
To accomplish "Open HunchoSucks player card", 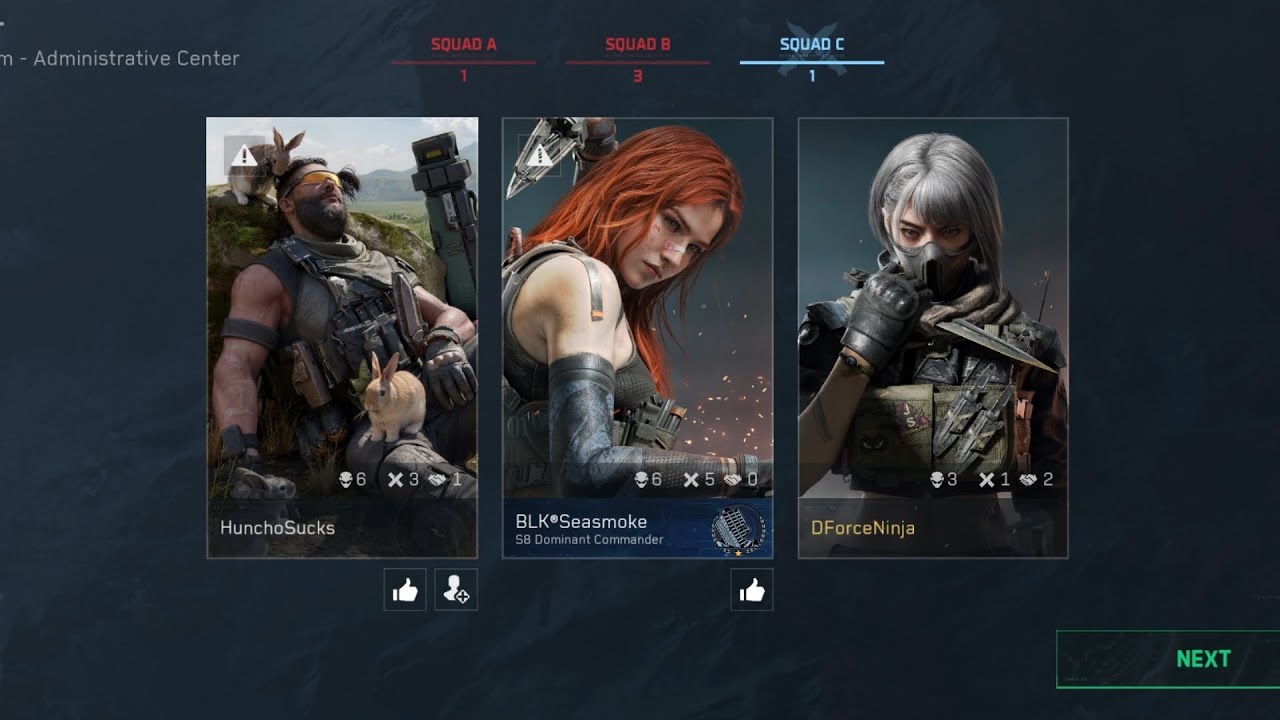I will 341,337.
